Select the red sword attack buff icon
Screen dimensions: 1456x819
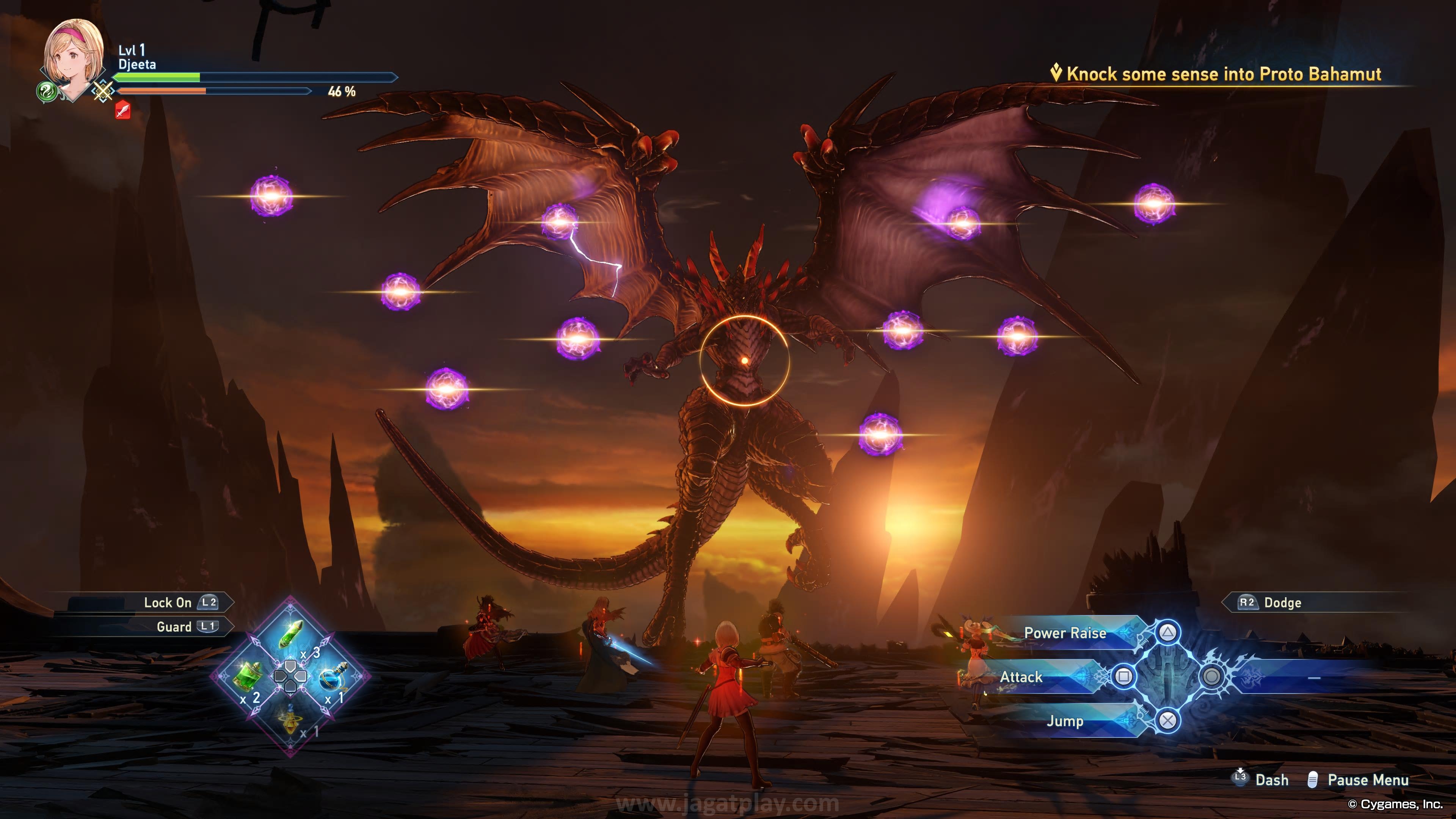click(122, 110)
